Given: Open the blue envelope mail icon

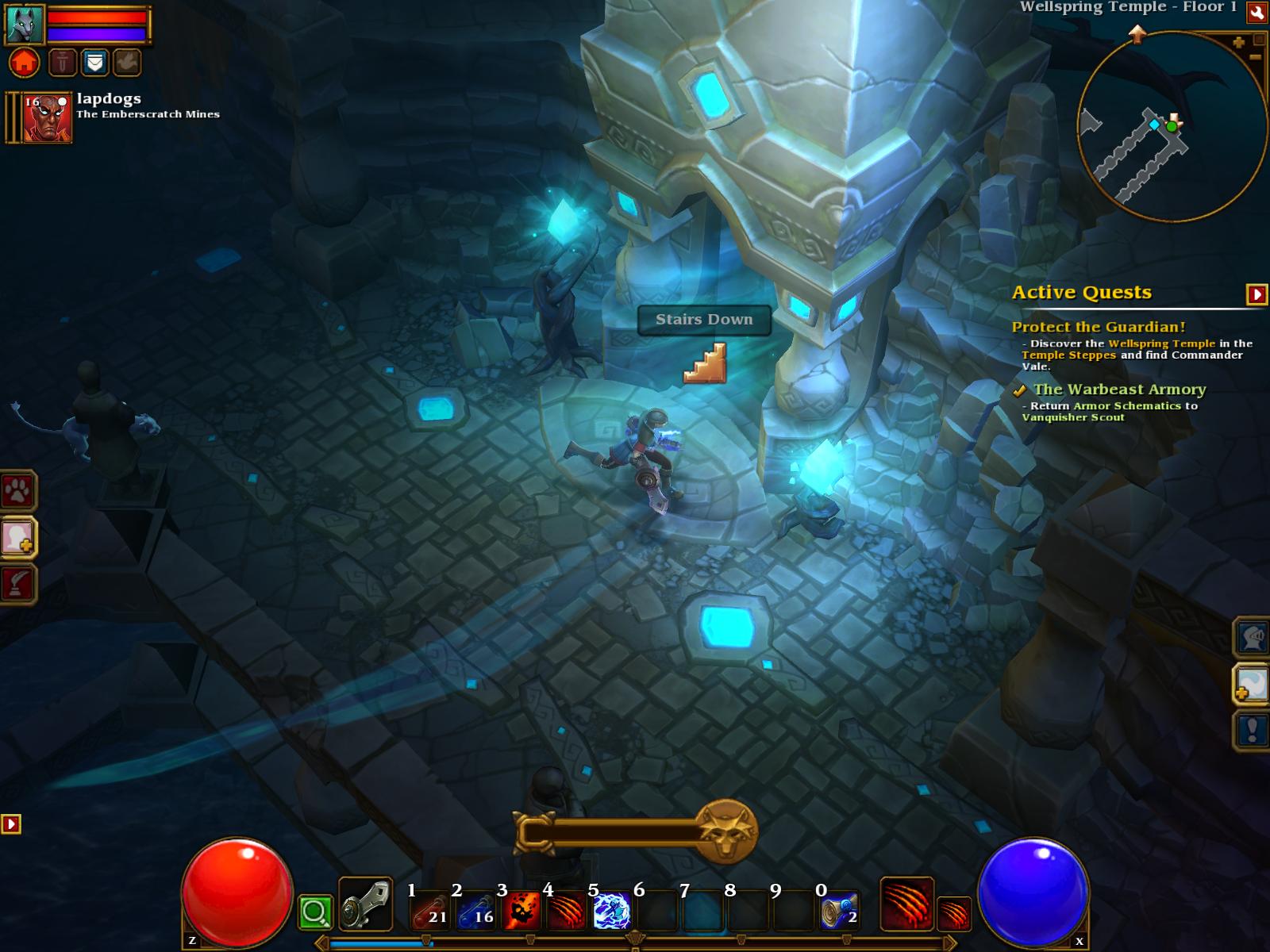Looking at the screenshot, I should click(94, 62).
